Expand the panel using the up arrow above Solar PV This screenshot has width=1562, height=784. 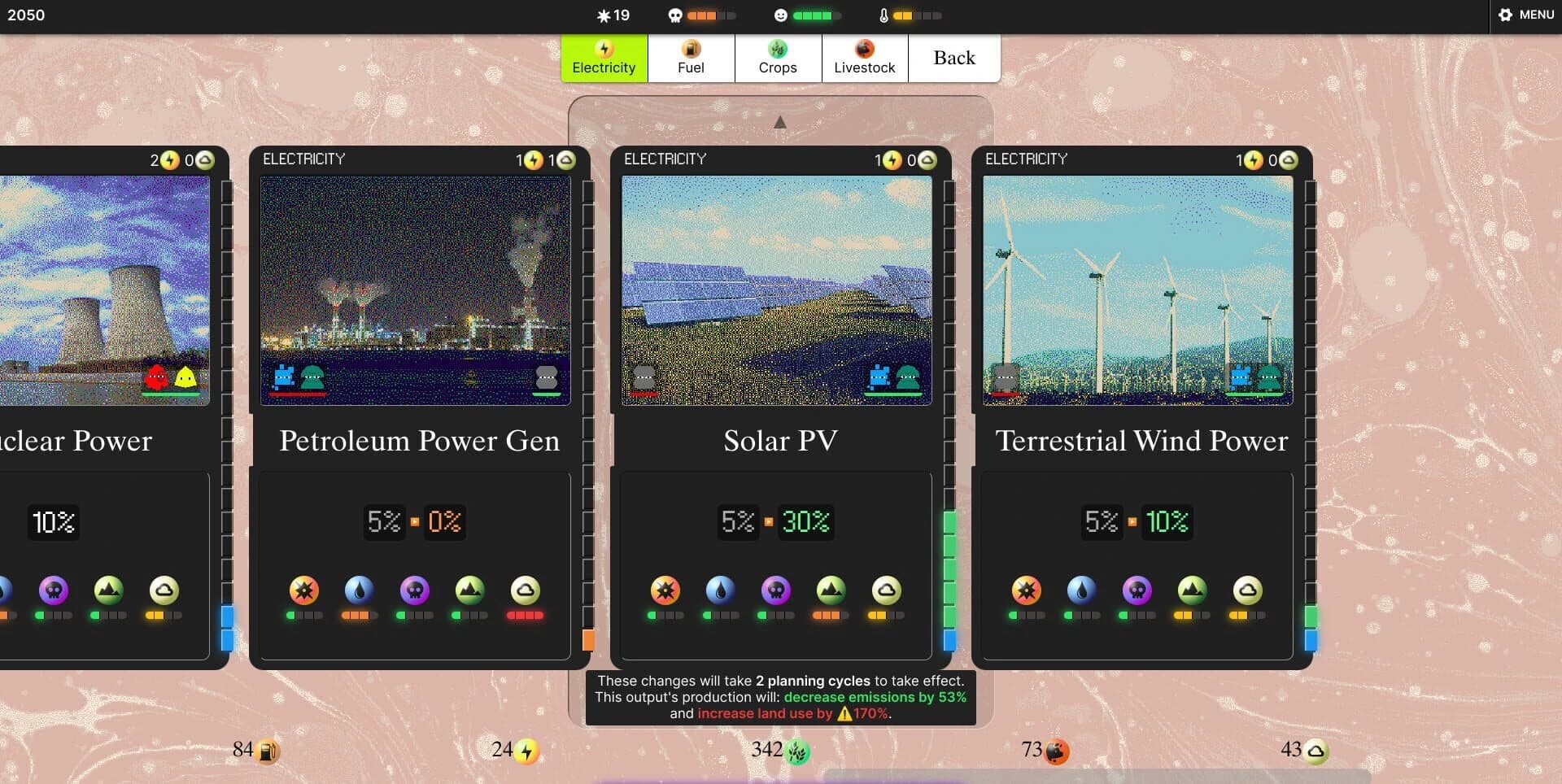coord(780,120)
